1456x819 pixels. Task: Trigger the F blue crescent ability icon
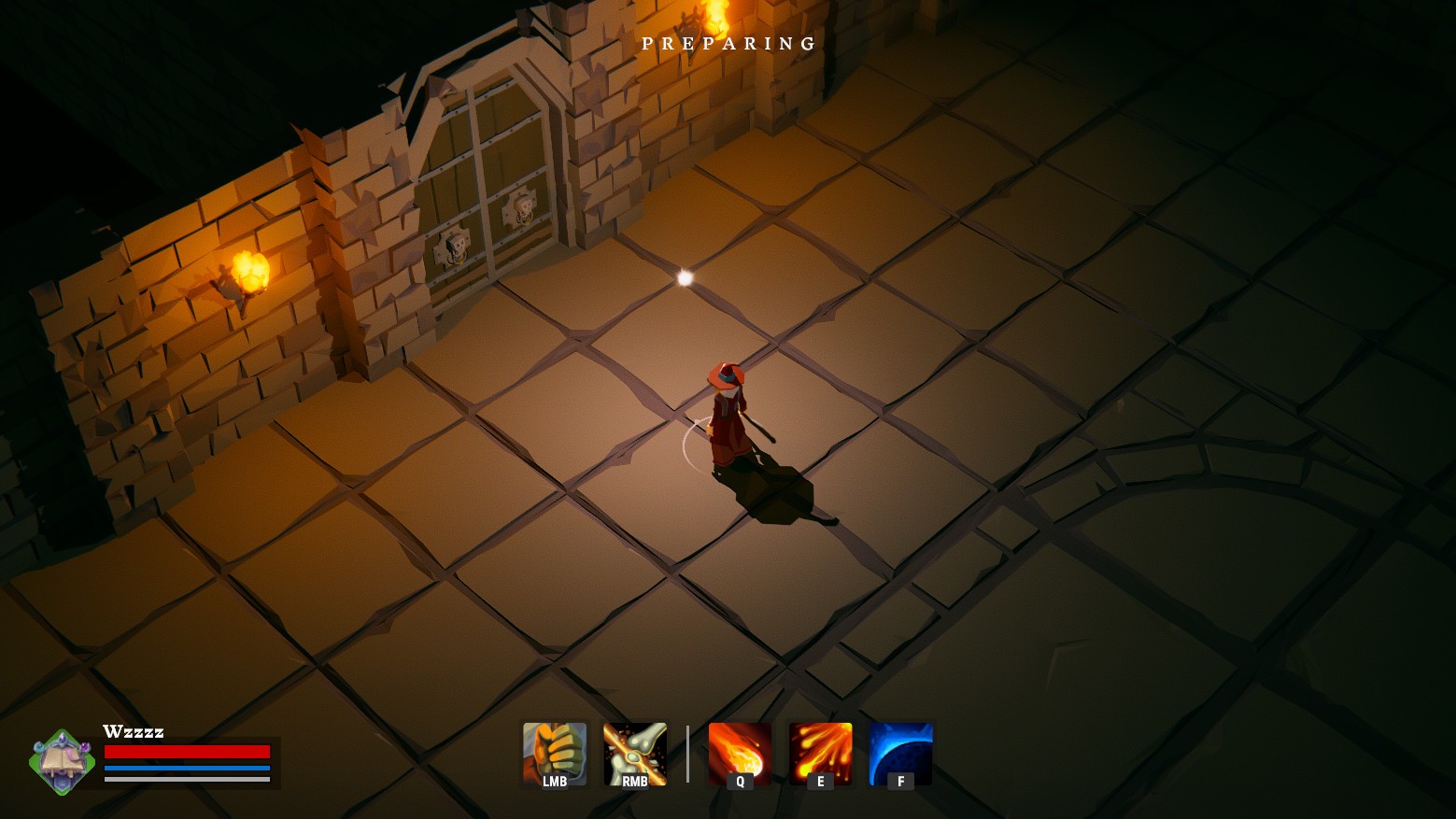(899, 752)
